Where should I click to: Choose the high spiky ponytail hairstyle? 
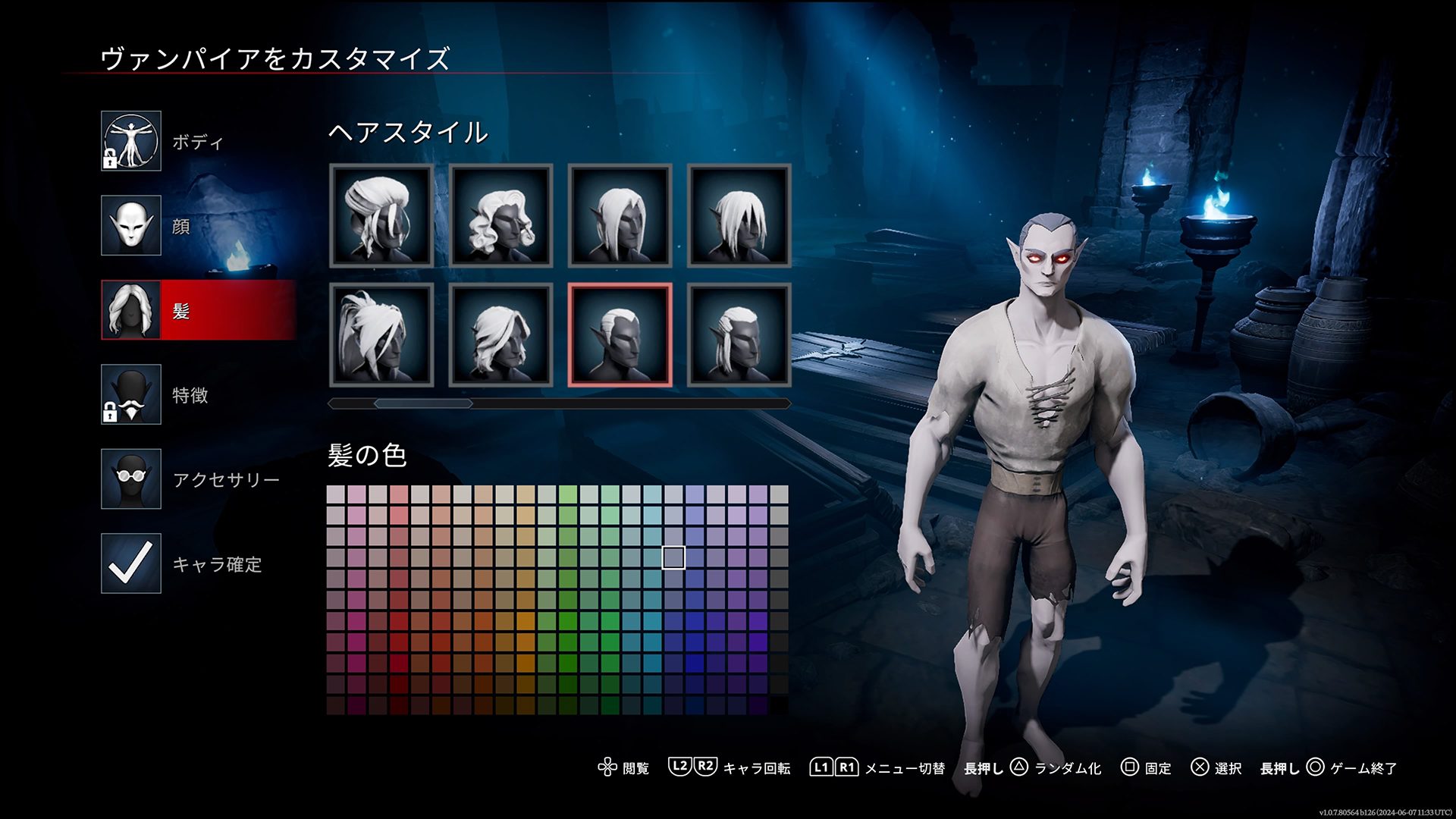[x=381, y=334]
